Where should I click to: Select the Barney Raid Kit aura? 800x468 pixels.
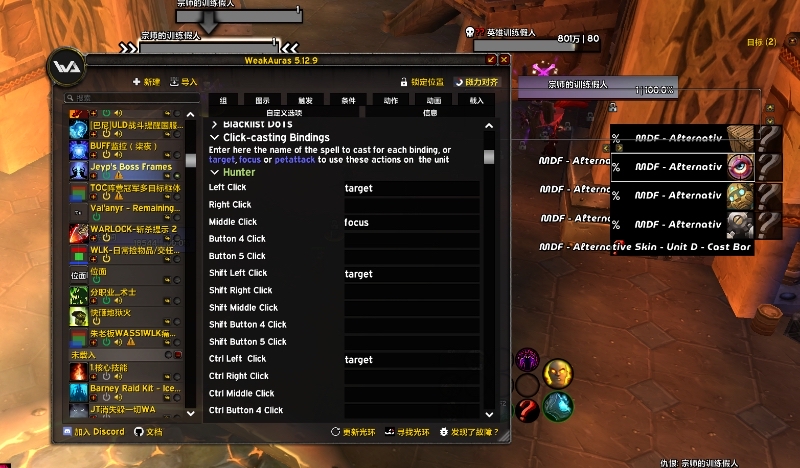coord(132,389)
